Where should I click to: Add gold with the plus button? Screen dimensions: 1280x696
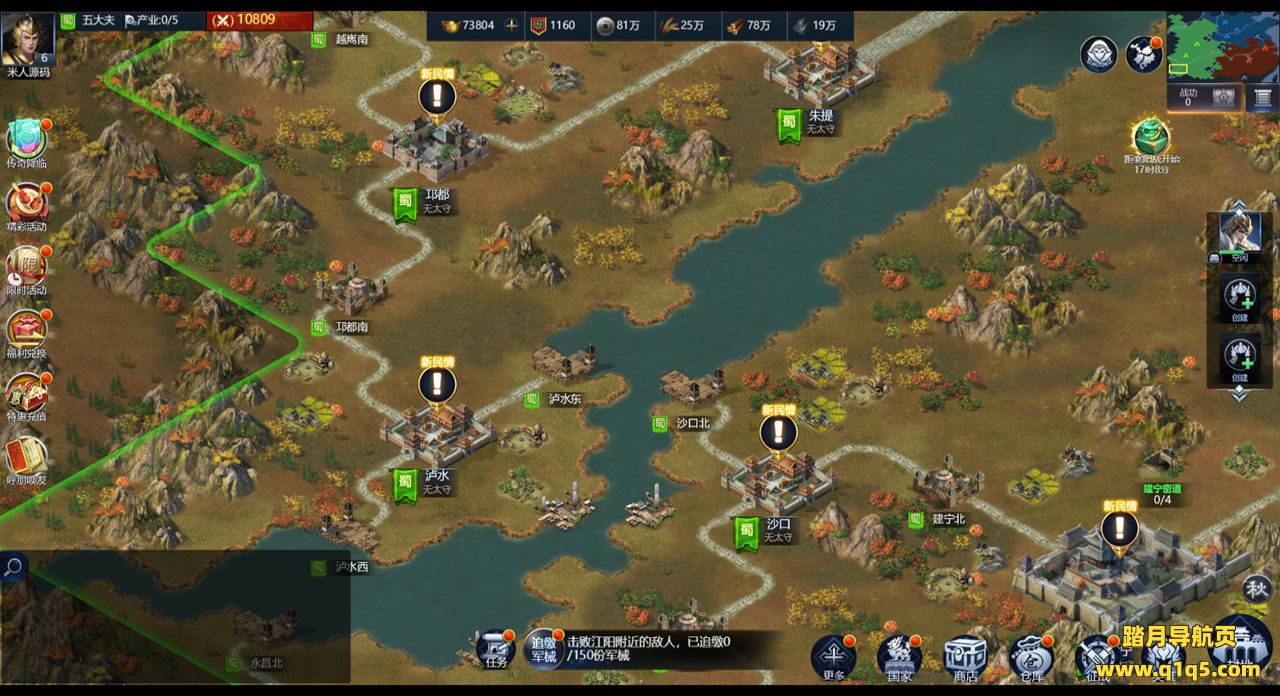coord(512,25)
